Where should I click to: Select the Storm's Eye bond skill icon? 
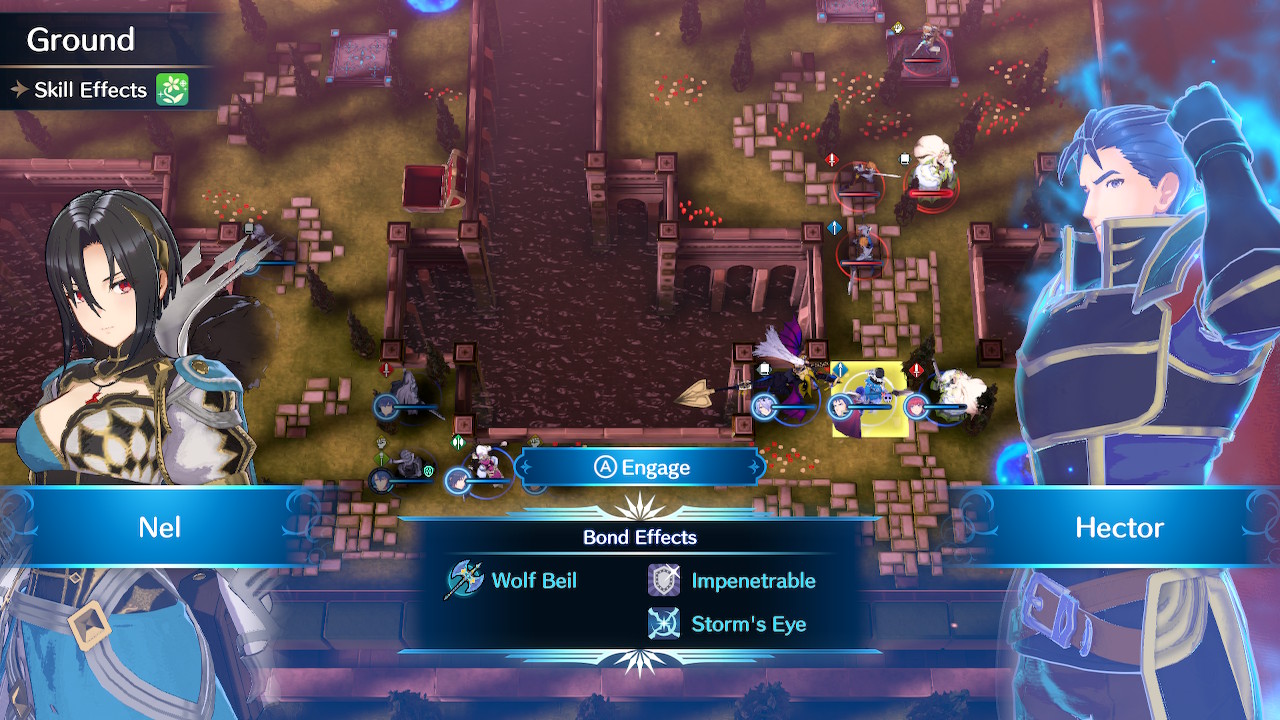[x=663, y=622]
